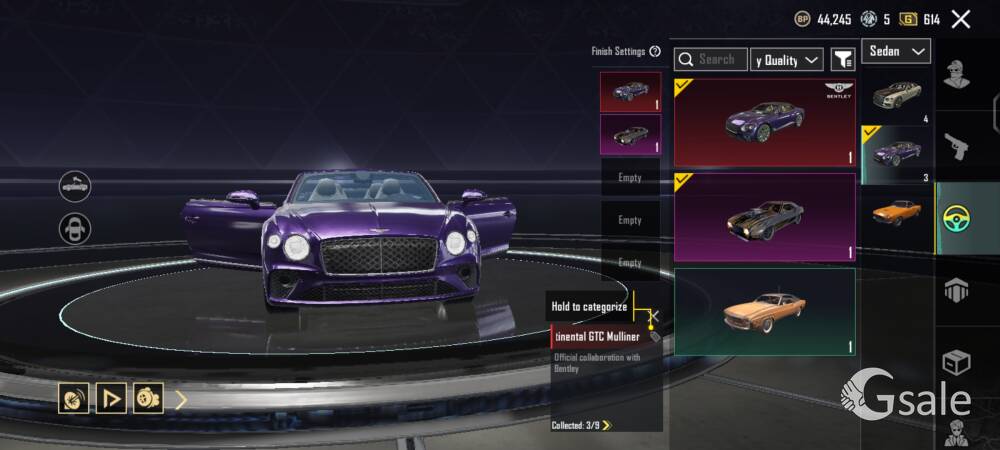Open the funnel filter options
This screenshot has width=1000, height=450.
pos(843,60)
